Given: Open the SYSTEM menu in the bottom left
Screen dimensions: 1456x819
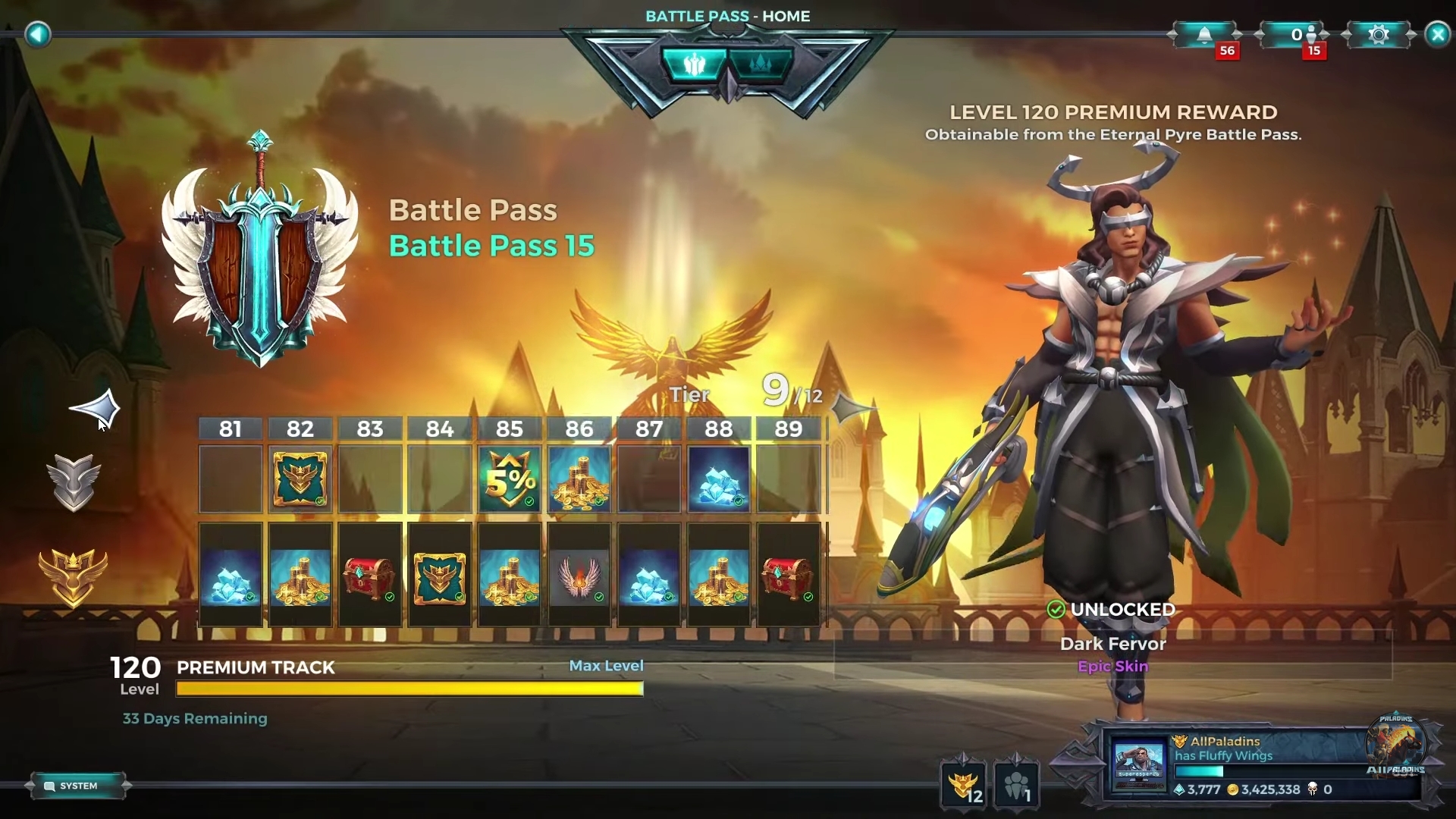Looking at the screenshot, I should click(x=78, y=786).
